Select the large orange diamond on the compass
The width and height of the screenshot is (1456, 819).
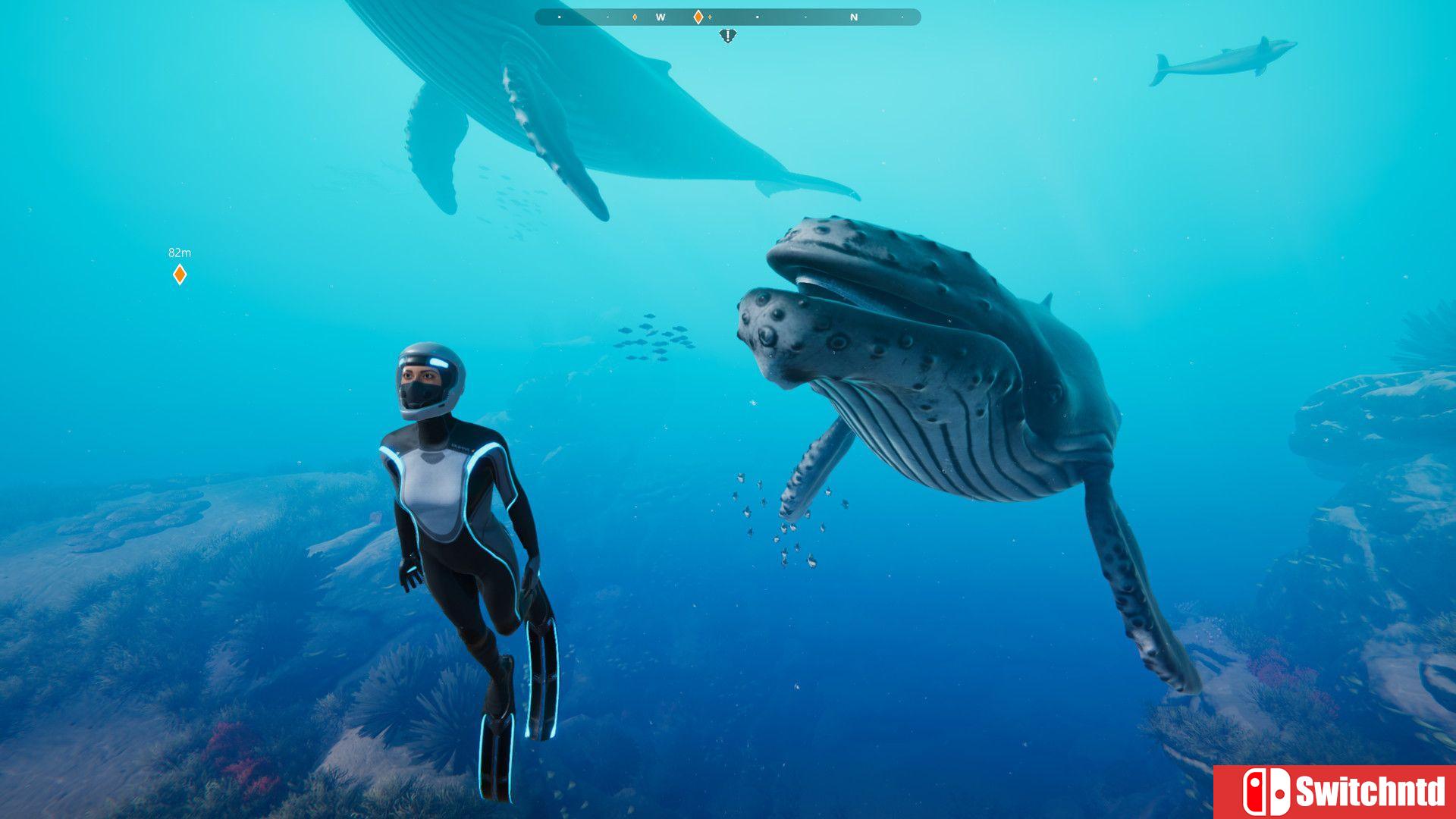click(698, 17)
